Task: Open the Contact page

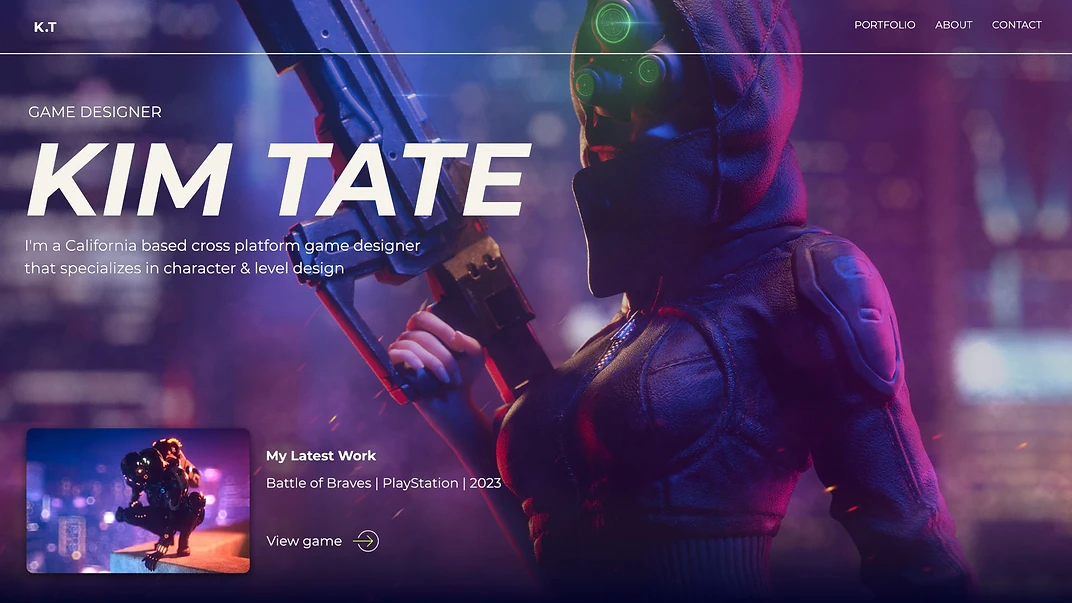Action: 1016,25
